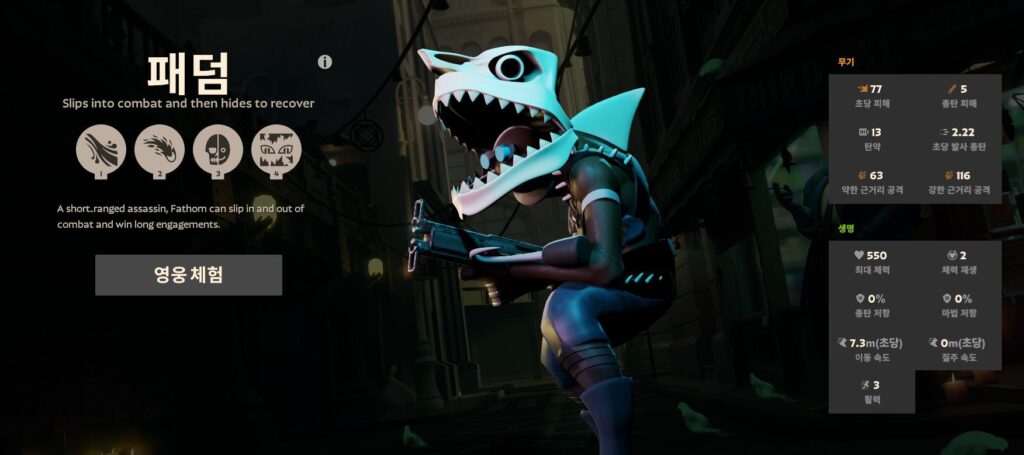Select the first ability icon with splashing stream

pos(101,149)
